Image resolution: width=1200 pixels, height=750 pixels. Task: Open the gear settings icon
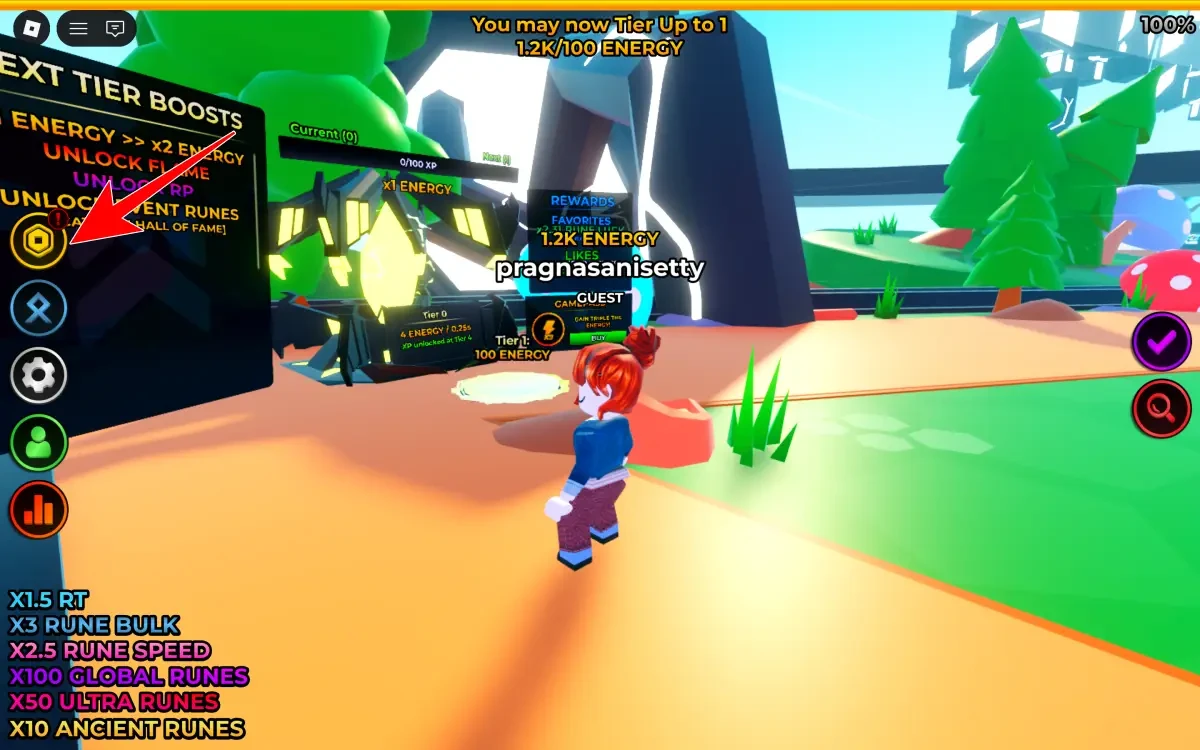tap(39, 376)
